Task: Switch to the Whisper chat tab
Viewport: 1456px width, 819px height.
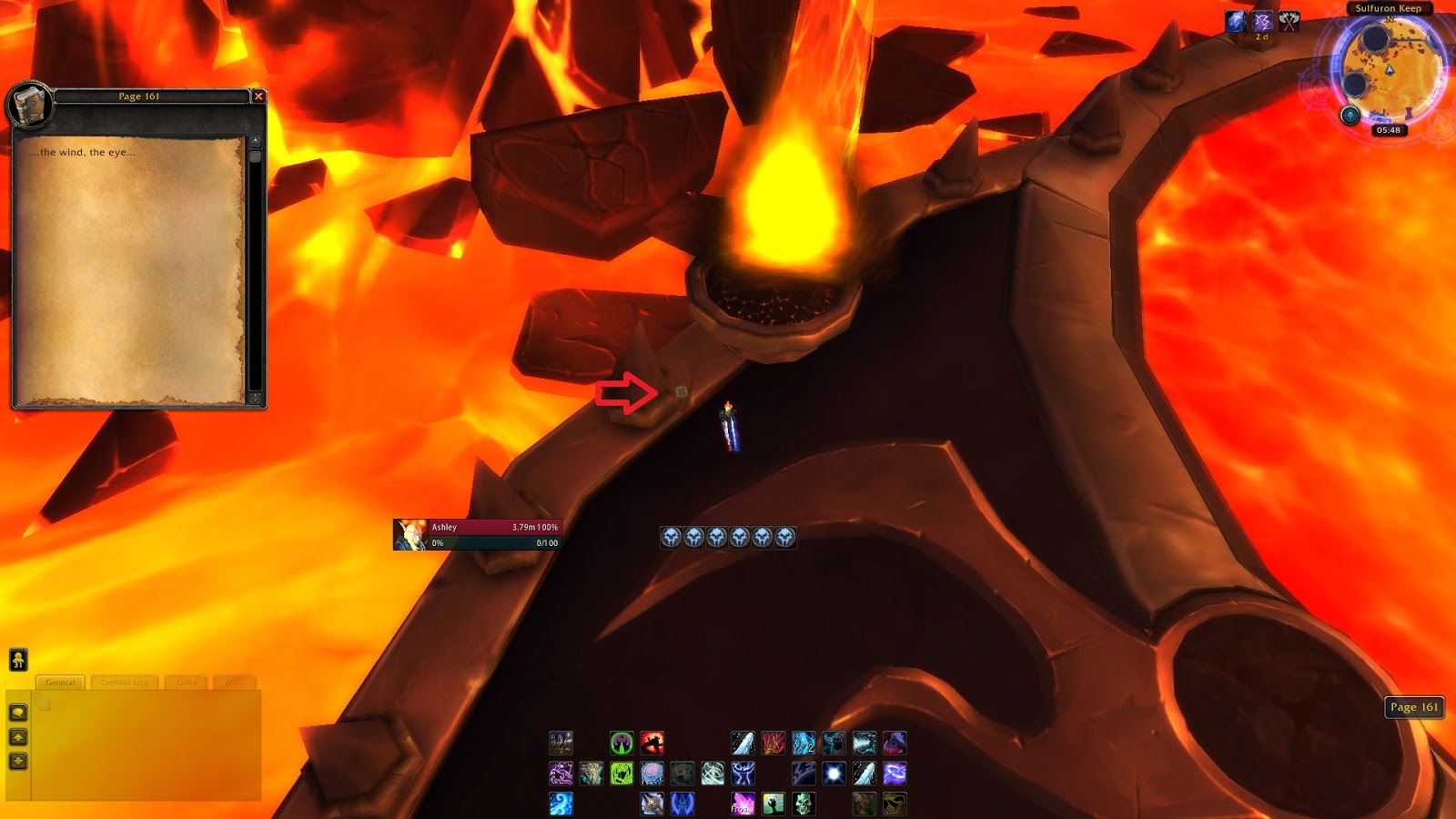Action: point(238,682)
